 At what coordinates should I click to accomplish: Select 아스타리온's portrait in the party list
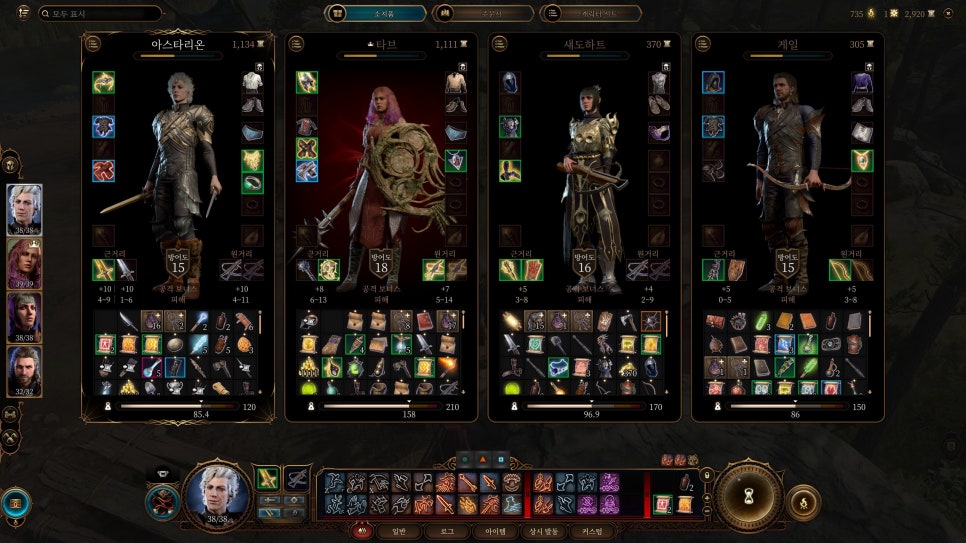(x=25, y=209)
